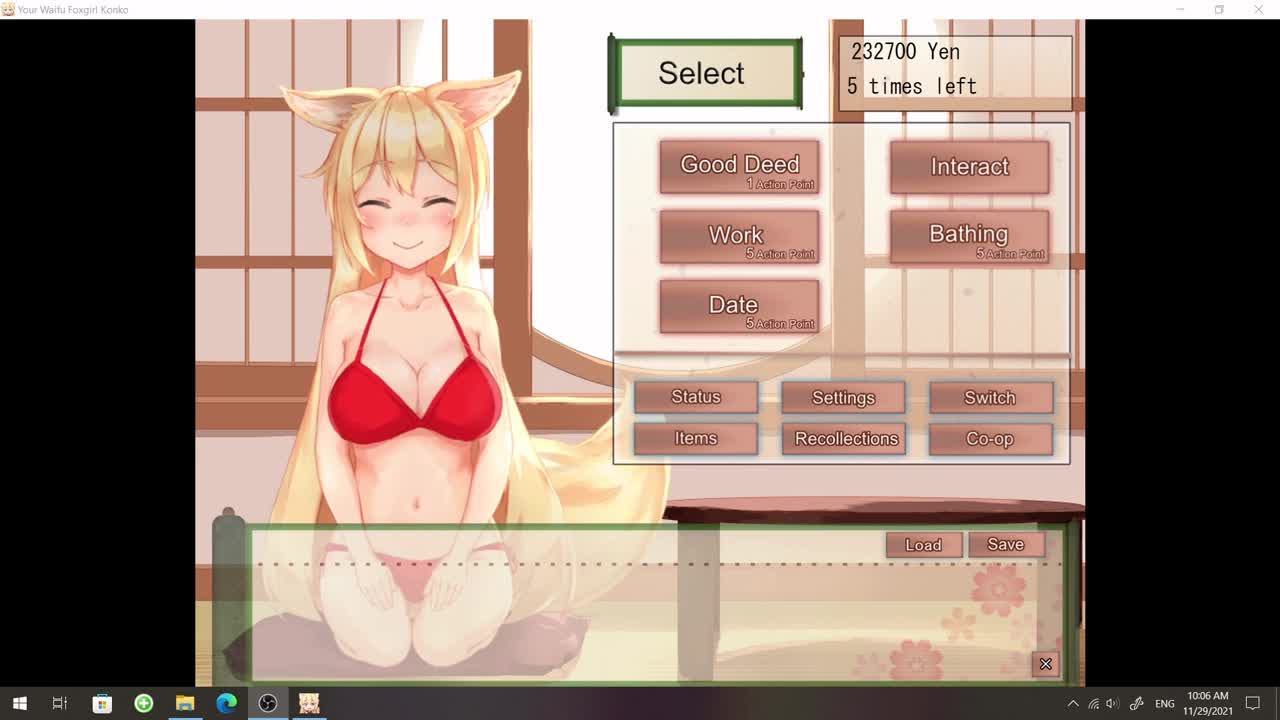Screen dimensions: 1280x720
Task: Load a saved game
Action: click(x=923, y=545)
